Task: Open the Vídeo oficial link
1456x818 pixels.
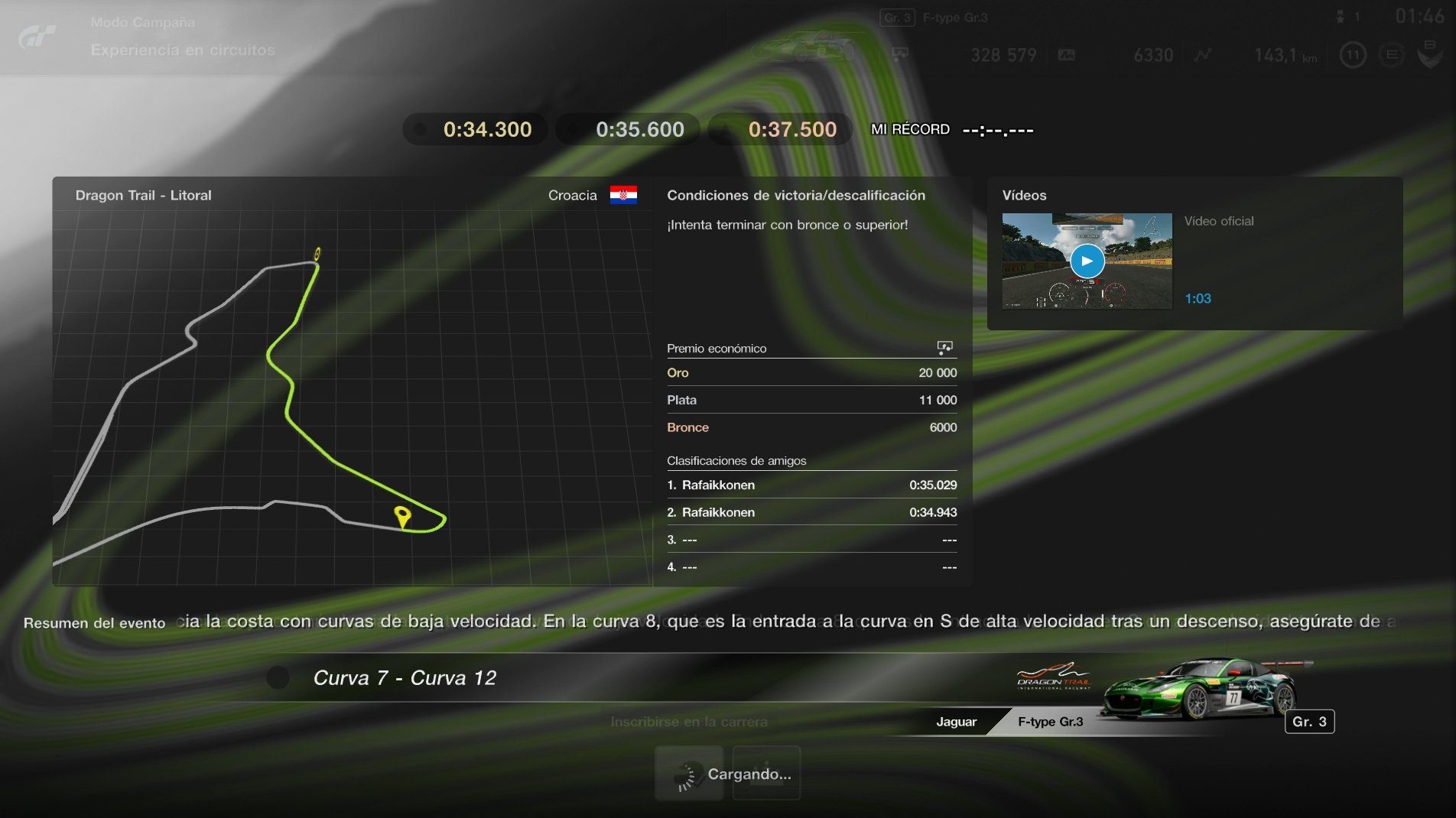Action: pyautogui.click(x=1218, y=221)
